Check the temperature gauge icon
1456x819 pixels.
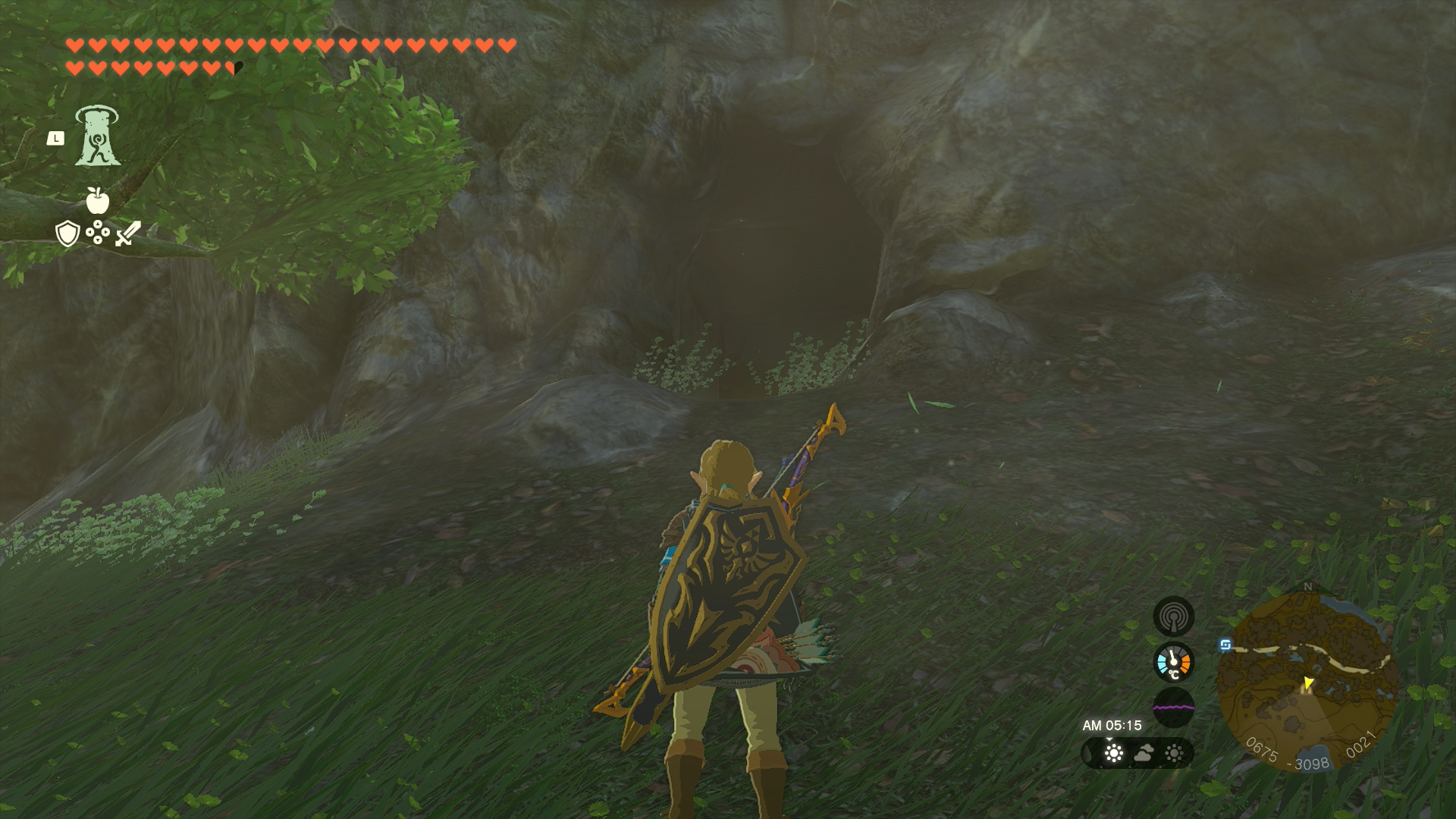(1173, 662)
